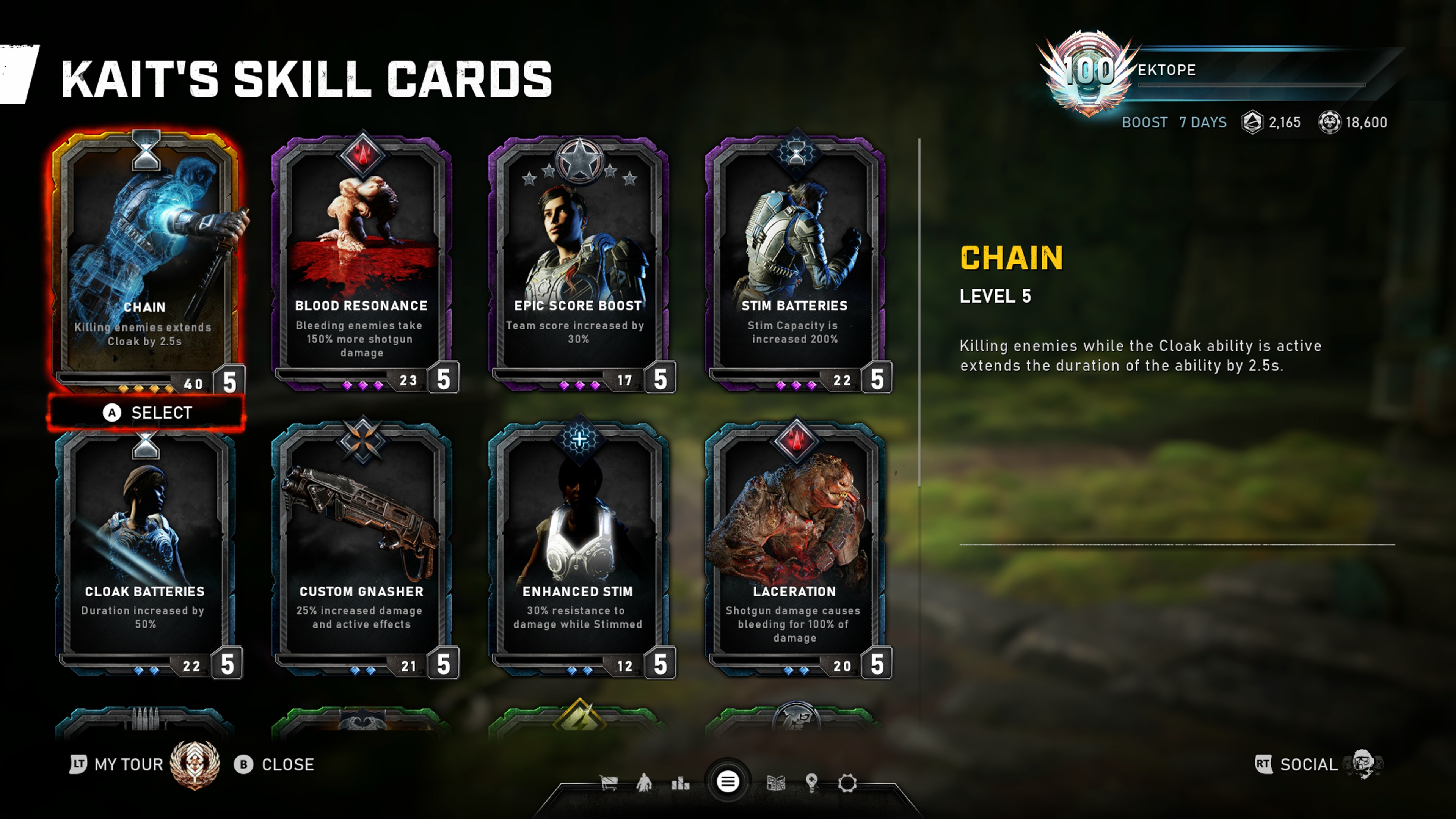Choose the Cloak Batteries card
The image size is (1456, 819).
tap(146, 548)
